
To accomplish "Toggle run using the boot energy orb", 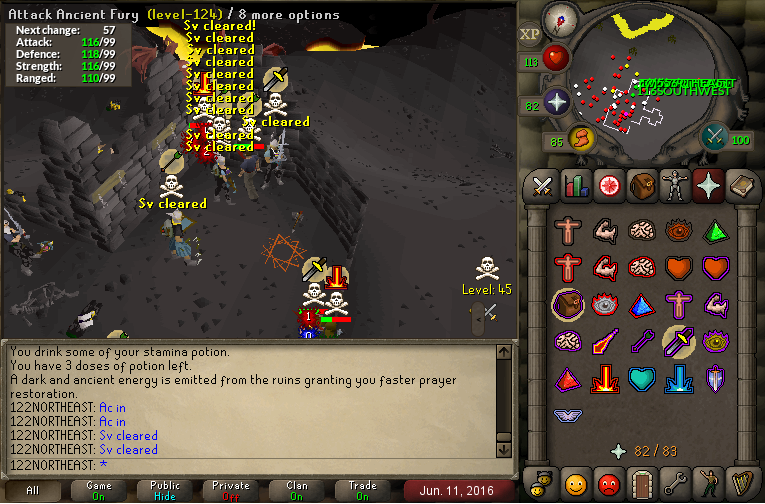I will pyautogui.click(x=581, y=136).
